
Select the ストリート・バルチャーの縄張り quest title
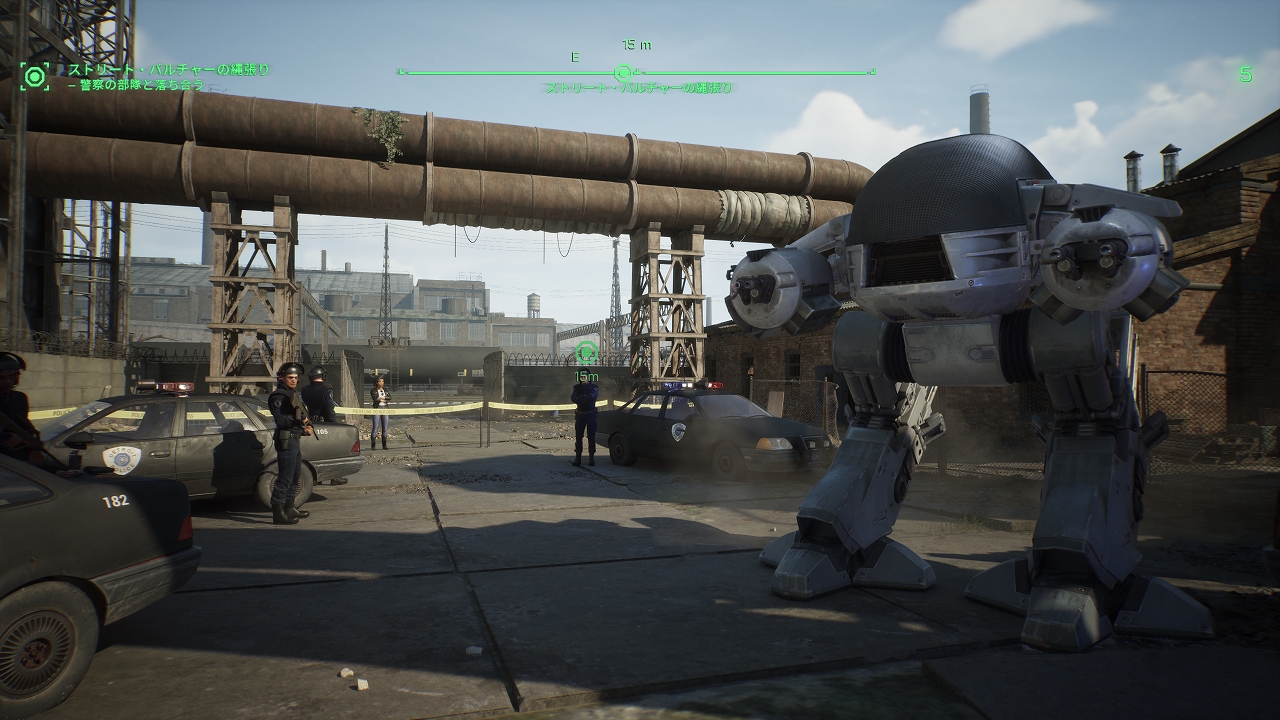click(168, 70)
